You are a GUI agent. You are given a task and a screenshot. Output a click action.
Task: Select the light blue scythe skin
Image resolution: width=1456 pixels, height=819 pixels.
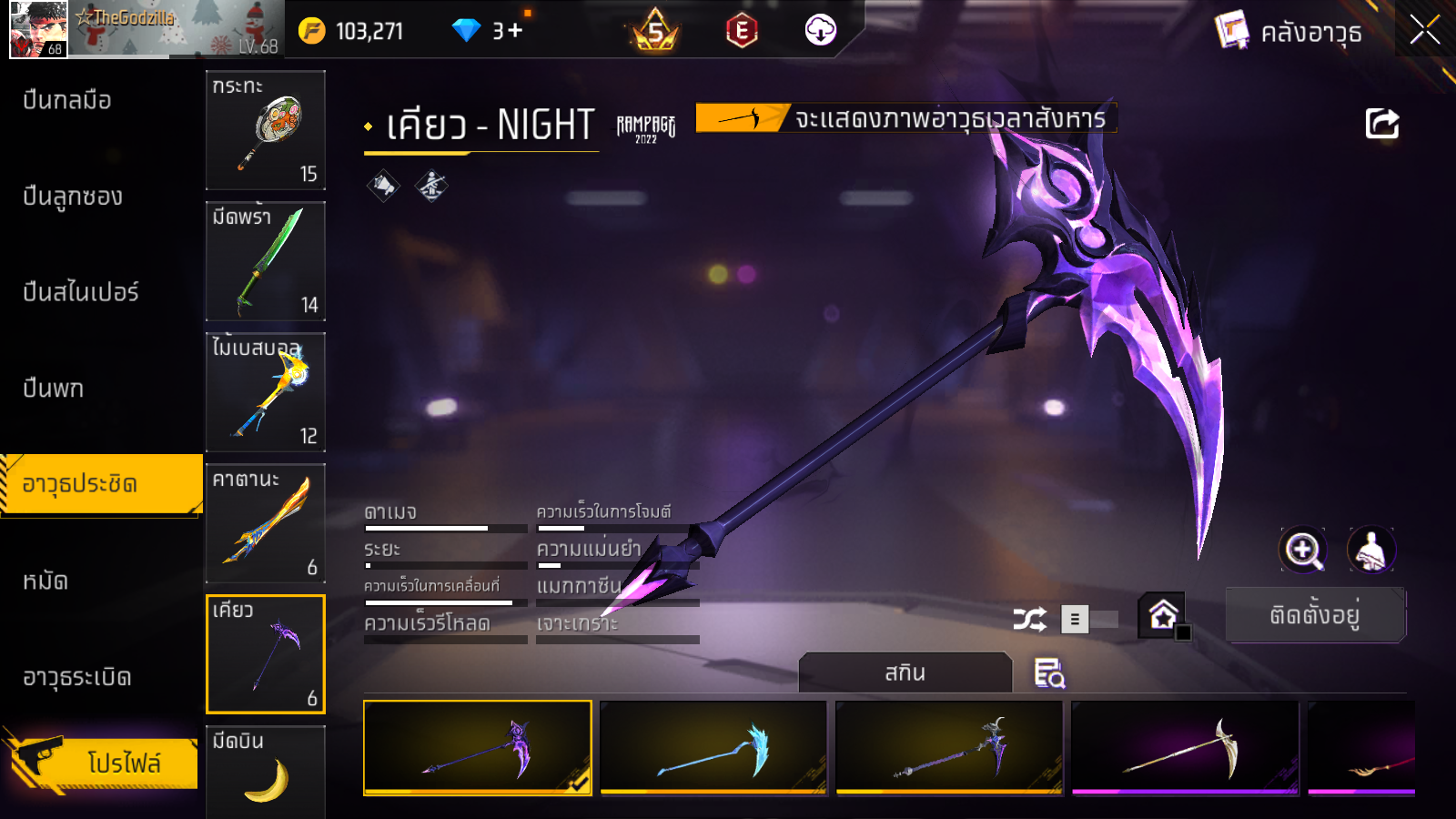tap(713, 748)
